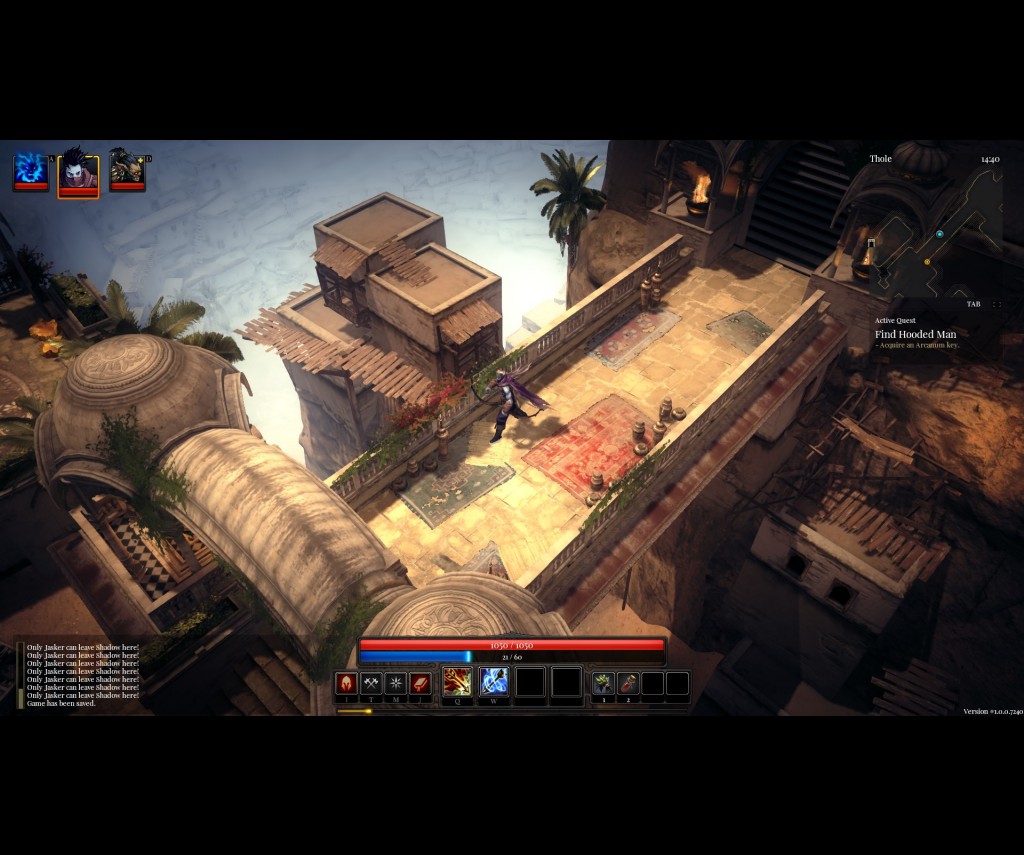The height and width of the screenshot is (855, 1024).
Task: Open the helmet character menu icon
Action: [346, 684]
